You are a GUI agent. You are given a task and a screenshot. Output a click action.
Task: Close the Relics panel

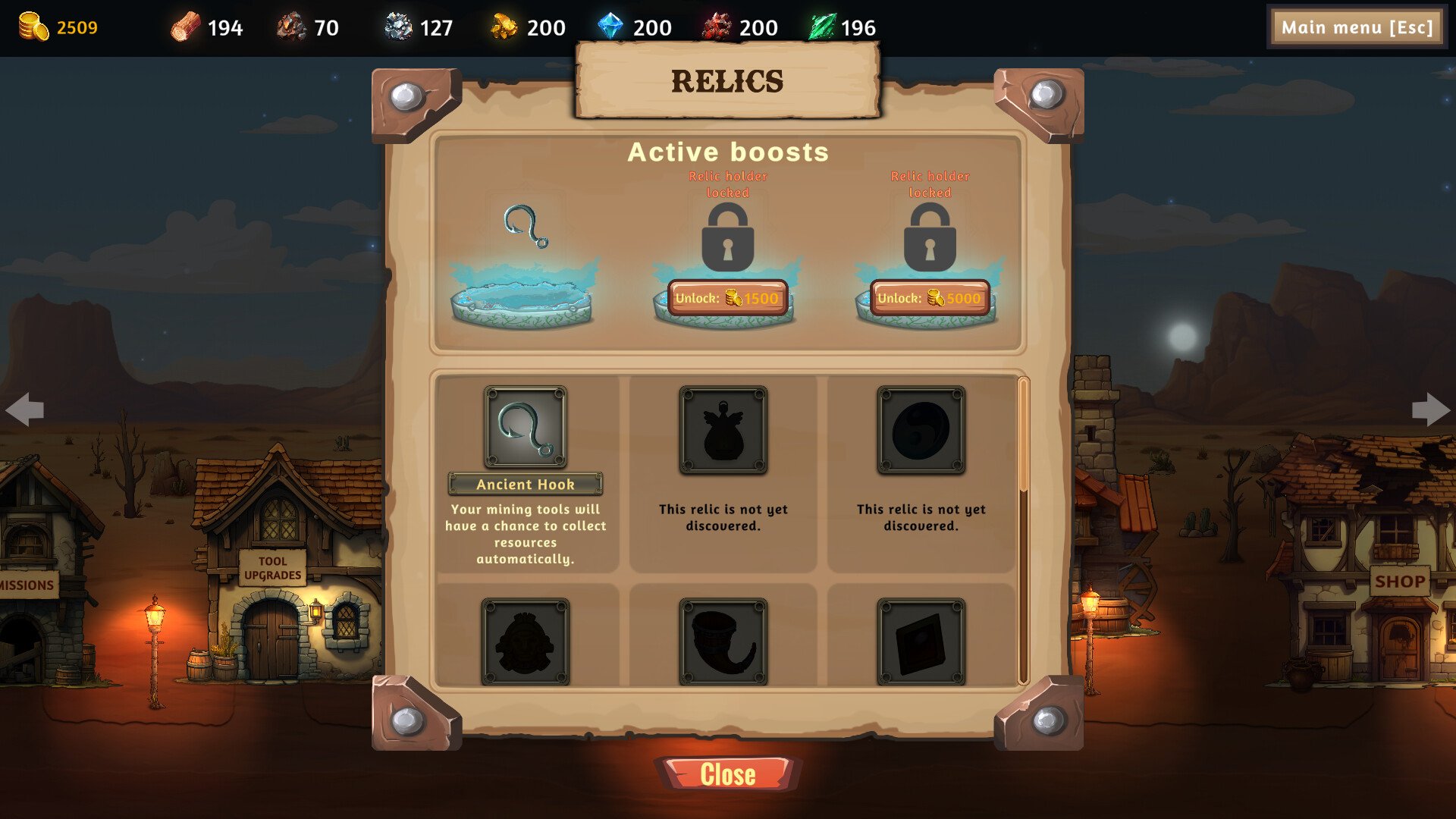(727, 774)
